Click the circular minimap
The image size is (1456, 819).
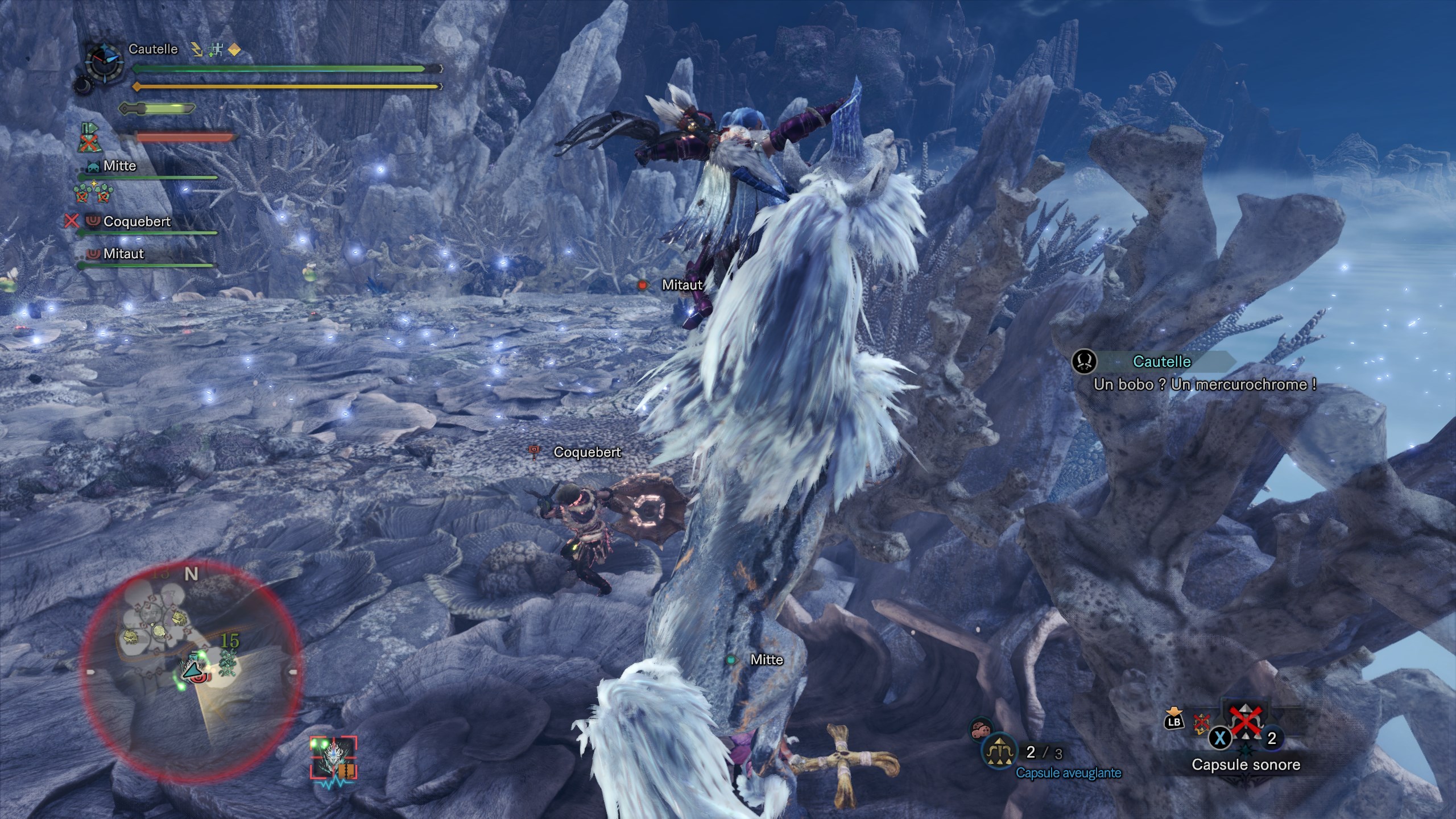pyautogui.click(x=191, y=671)
